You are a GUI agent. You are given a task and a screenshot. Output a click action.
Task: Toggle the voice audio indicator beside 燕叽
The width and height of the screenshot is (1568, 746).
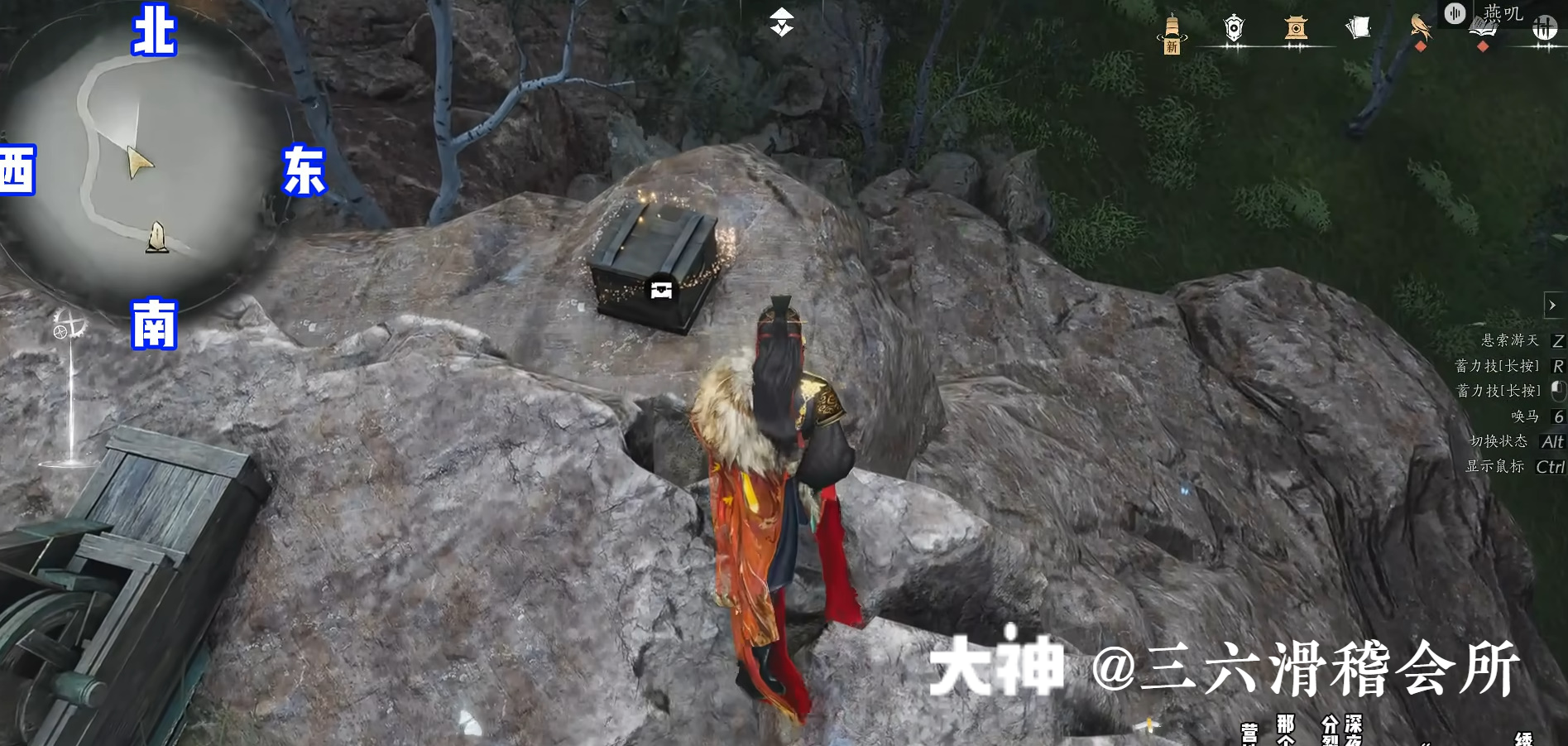pos(1454,15)
